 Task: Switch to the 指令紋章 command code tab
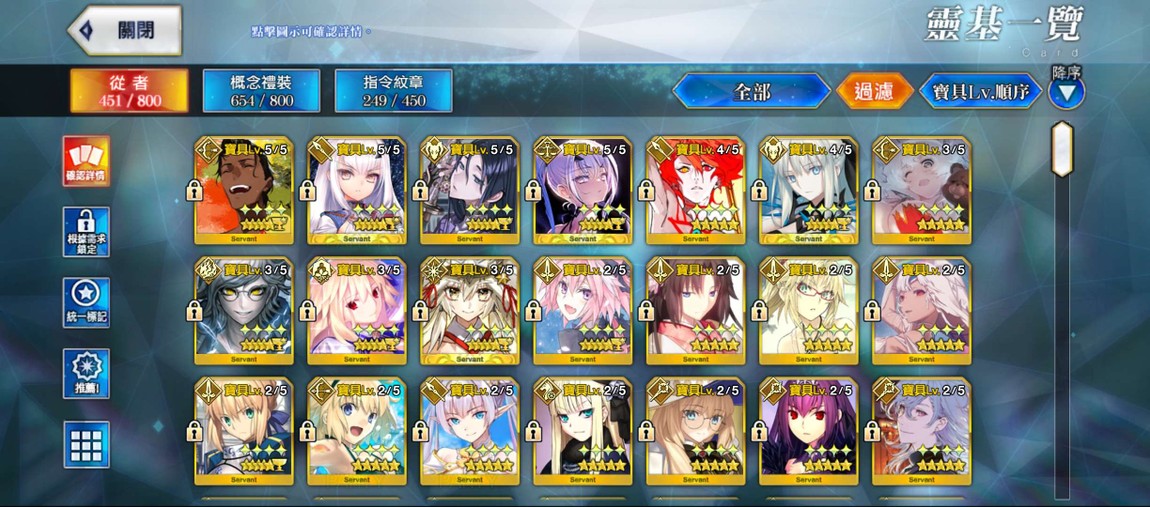coord(393,91)
